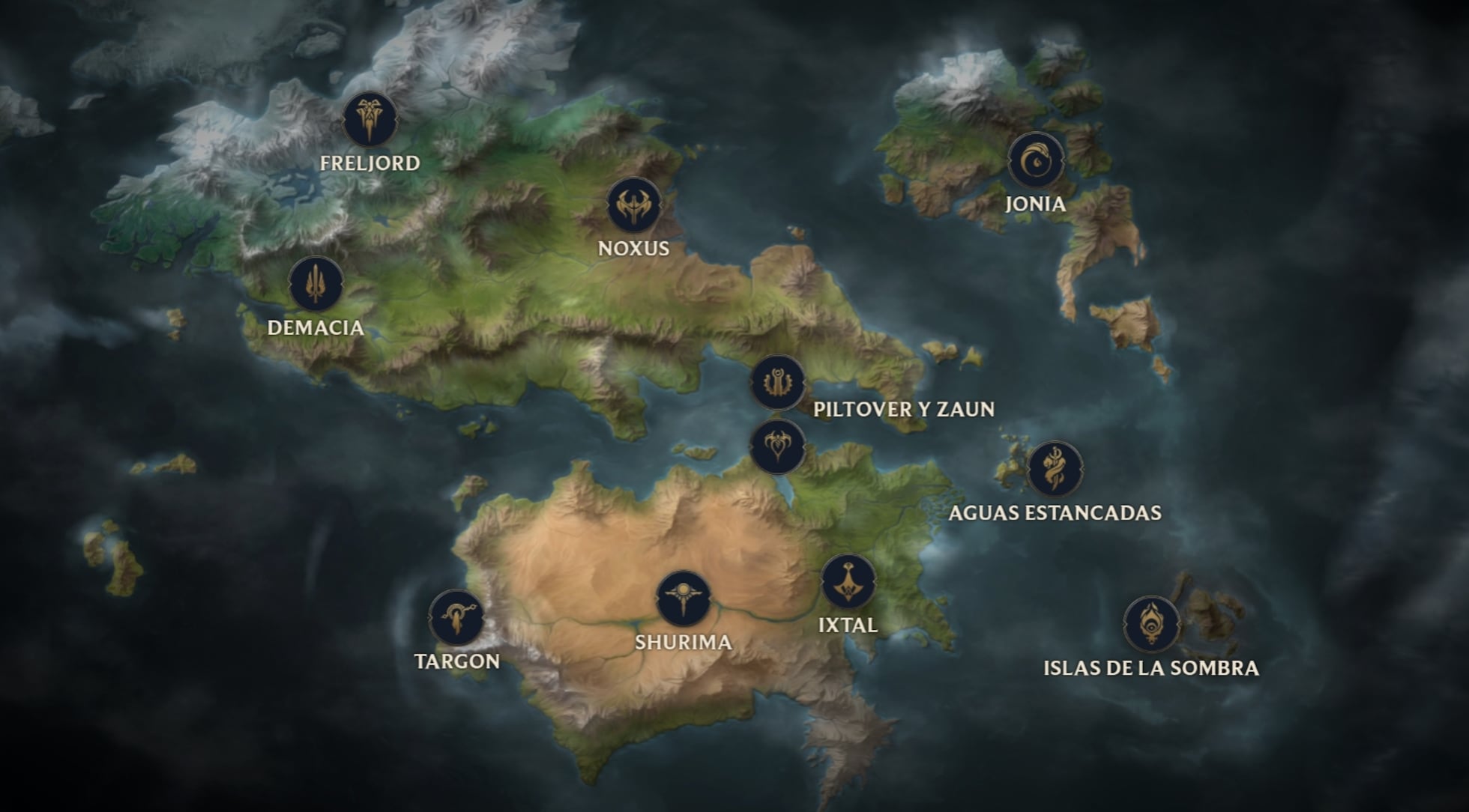Click the DEMACIA label under its emblem
This screenshot has height=812, width=1469.
tap(316, 327)
